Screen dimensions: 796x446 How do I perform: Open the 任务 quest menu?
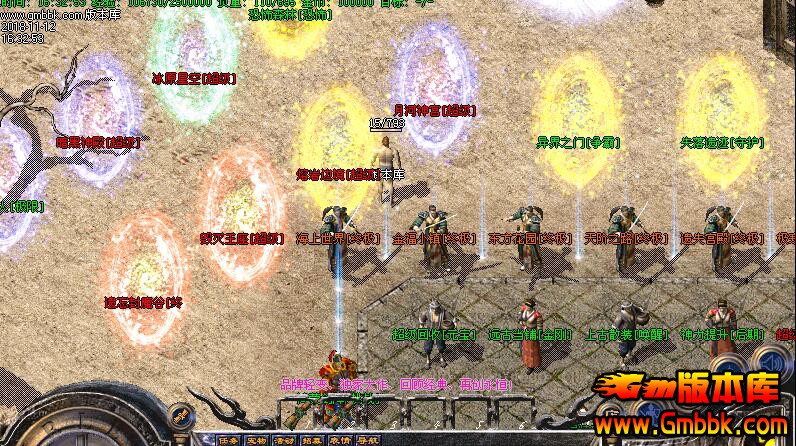(229, 439)
